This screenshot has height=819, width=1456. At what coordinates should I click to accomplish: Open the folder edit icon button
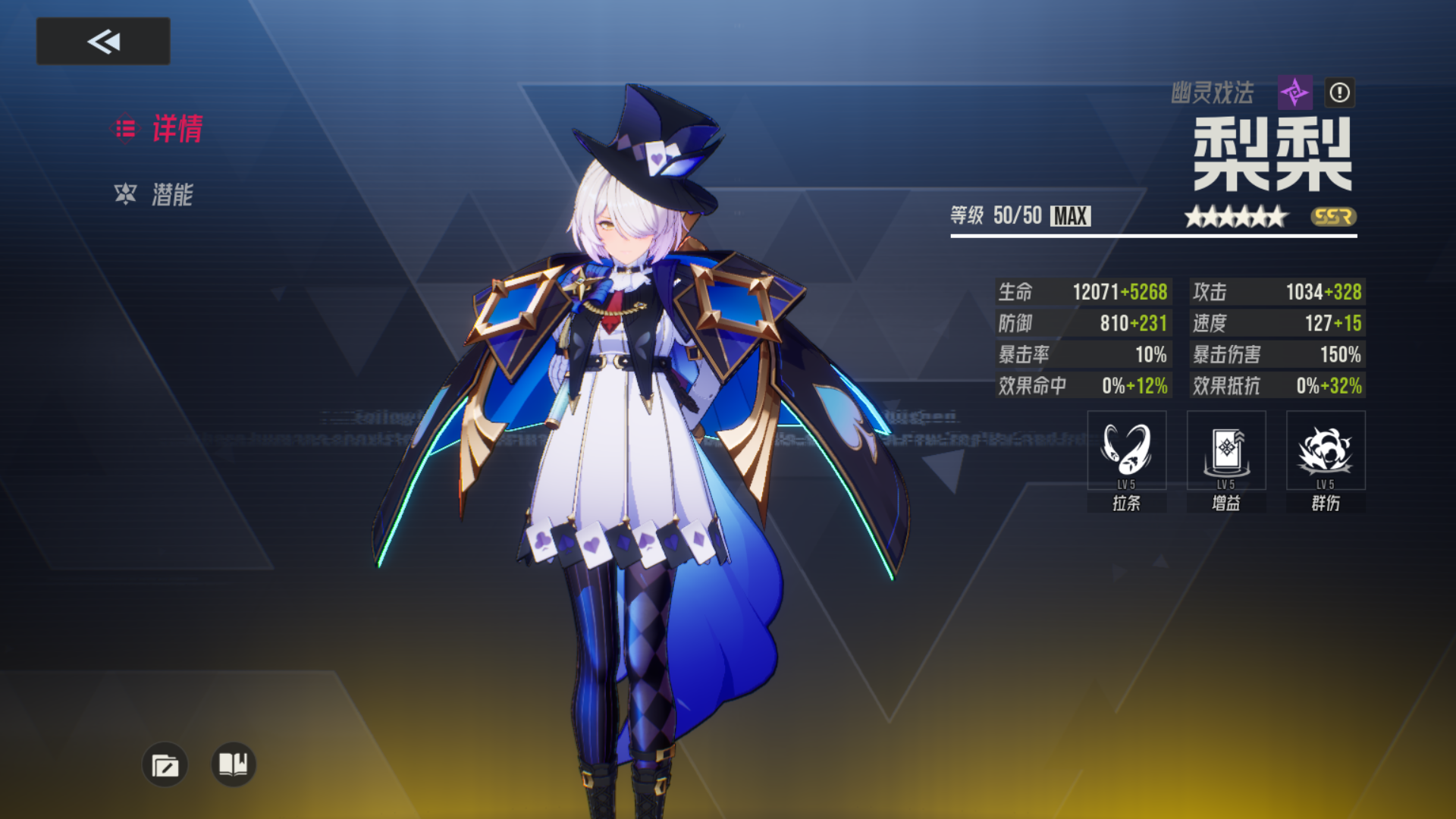click(x=165, y=764)
